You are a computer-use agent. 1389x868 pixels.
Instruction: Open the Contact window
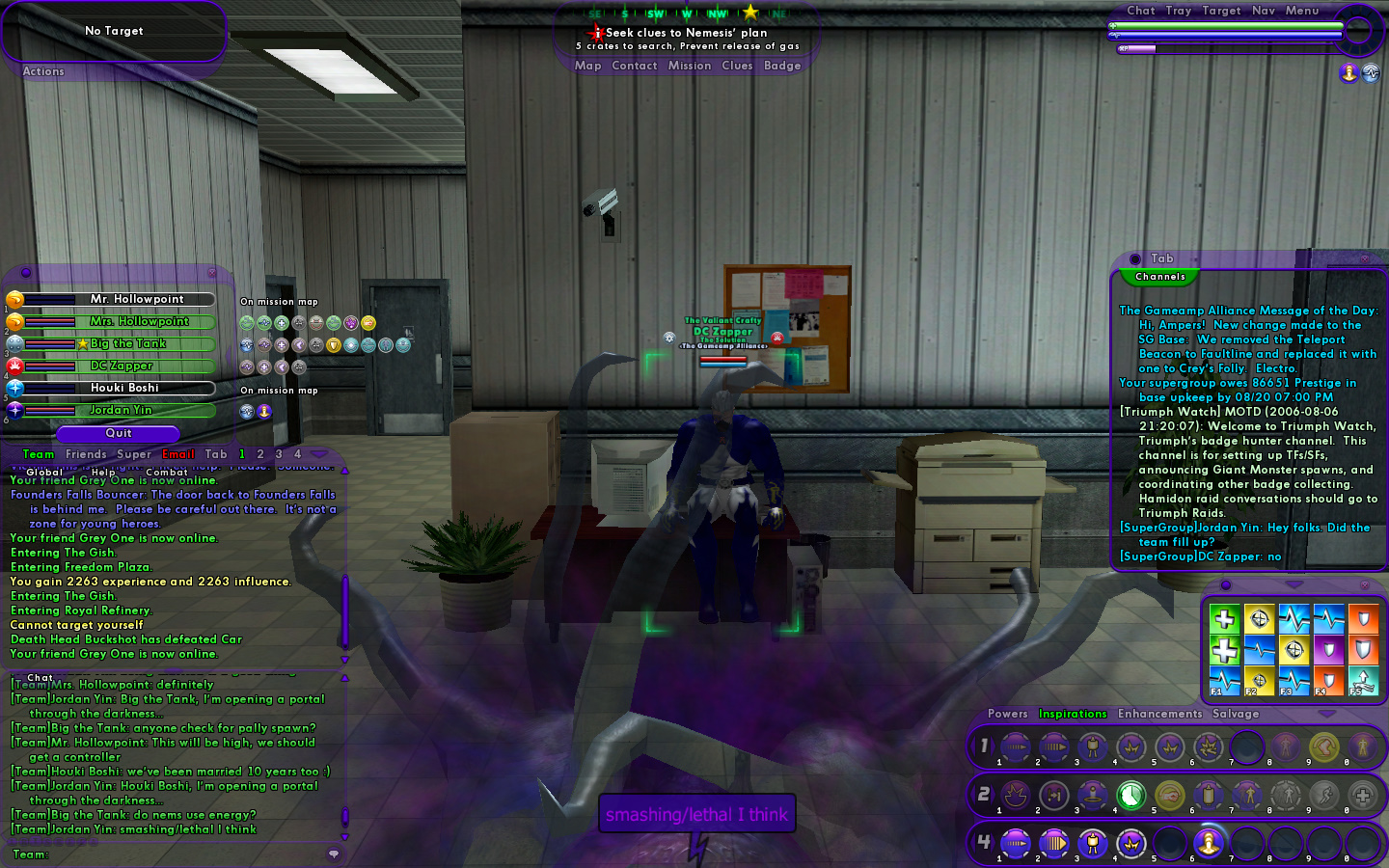(x=634, y=66)
